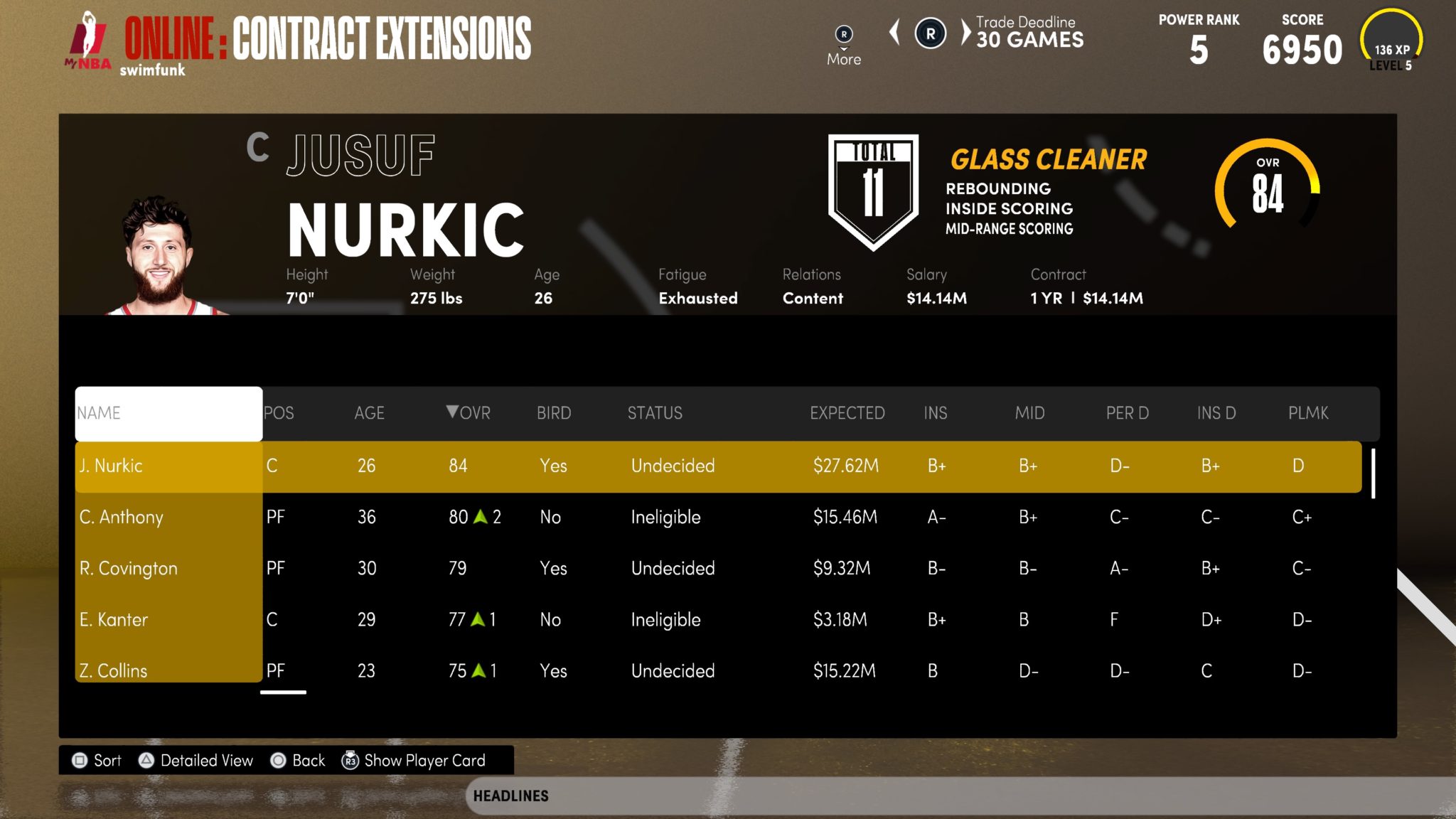Sort by the MID column header
The image size is (1456, 819).
[x=1029, y=413]
